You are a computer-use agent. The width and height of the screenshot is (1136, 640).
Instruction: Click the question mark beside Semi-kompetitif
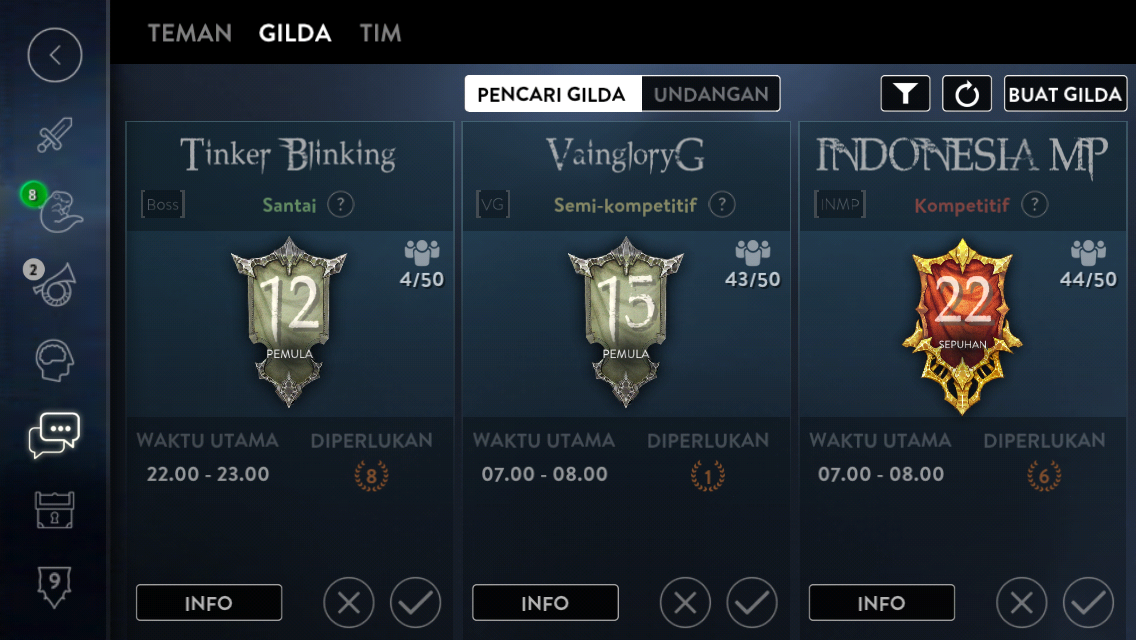point(721,205)
